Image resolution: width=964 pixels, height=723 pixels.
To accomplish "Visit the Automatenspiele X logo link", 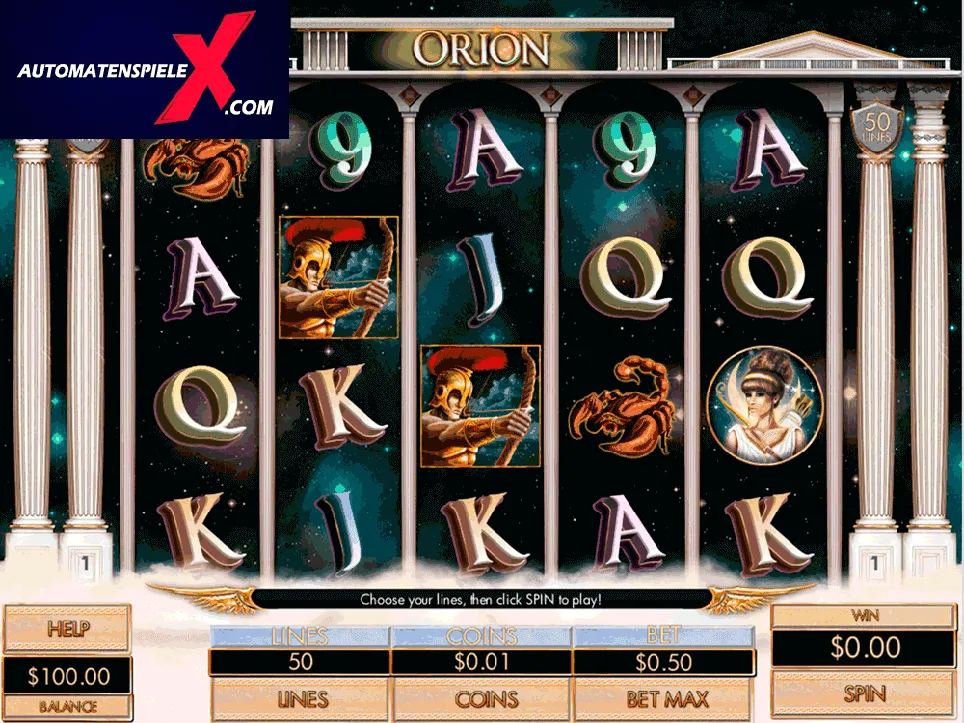I will pyautogui.click(x=145, y=70).
